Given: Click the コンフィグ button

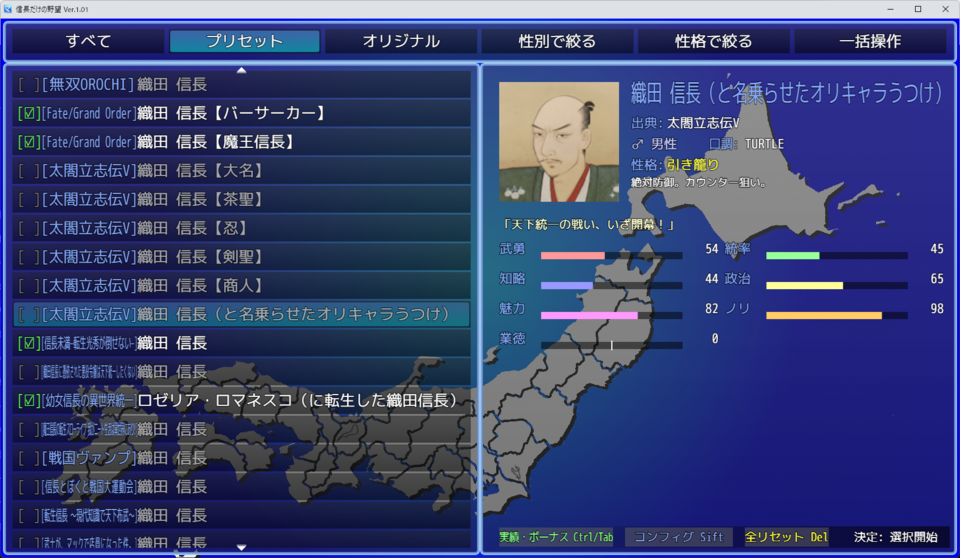Looking at the screenshot, I should (x=679, y=537).
